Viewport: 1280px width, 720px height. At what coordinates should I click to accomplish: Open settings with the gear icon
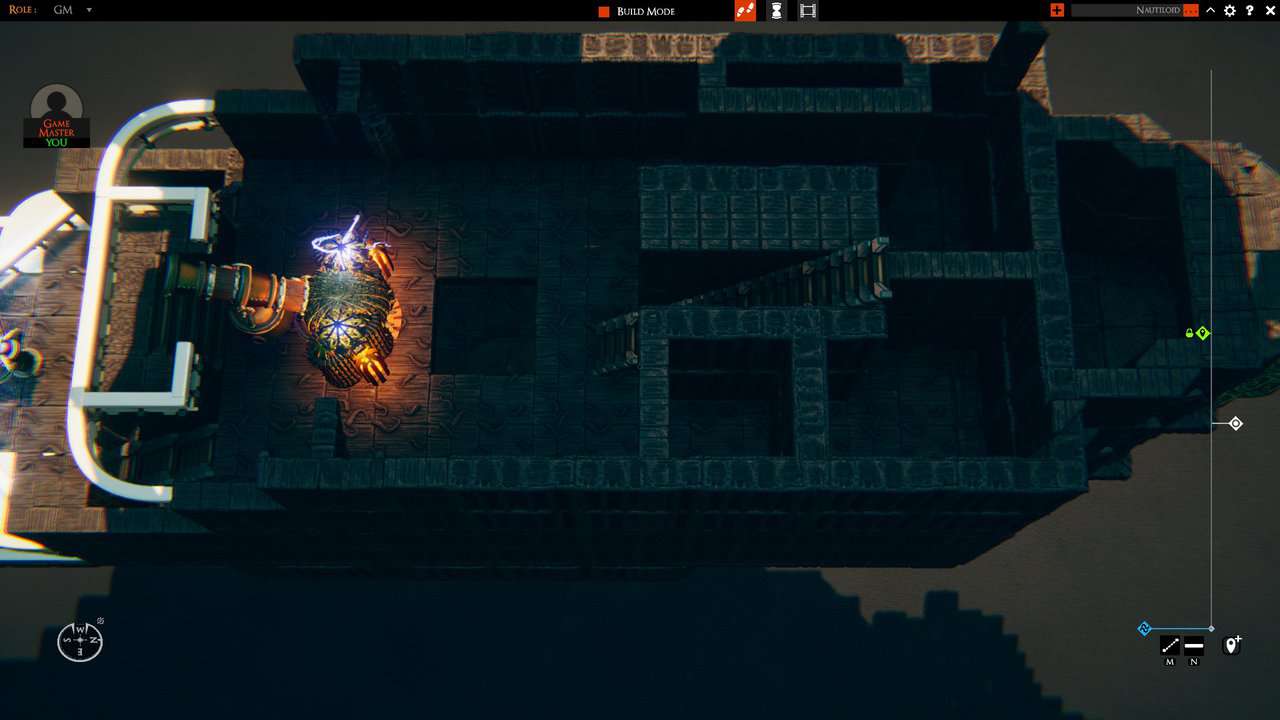[1230, 10]
